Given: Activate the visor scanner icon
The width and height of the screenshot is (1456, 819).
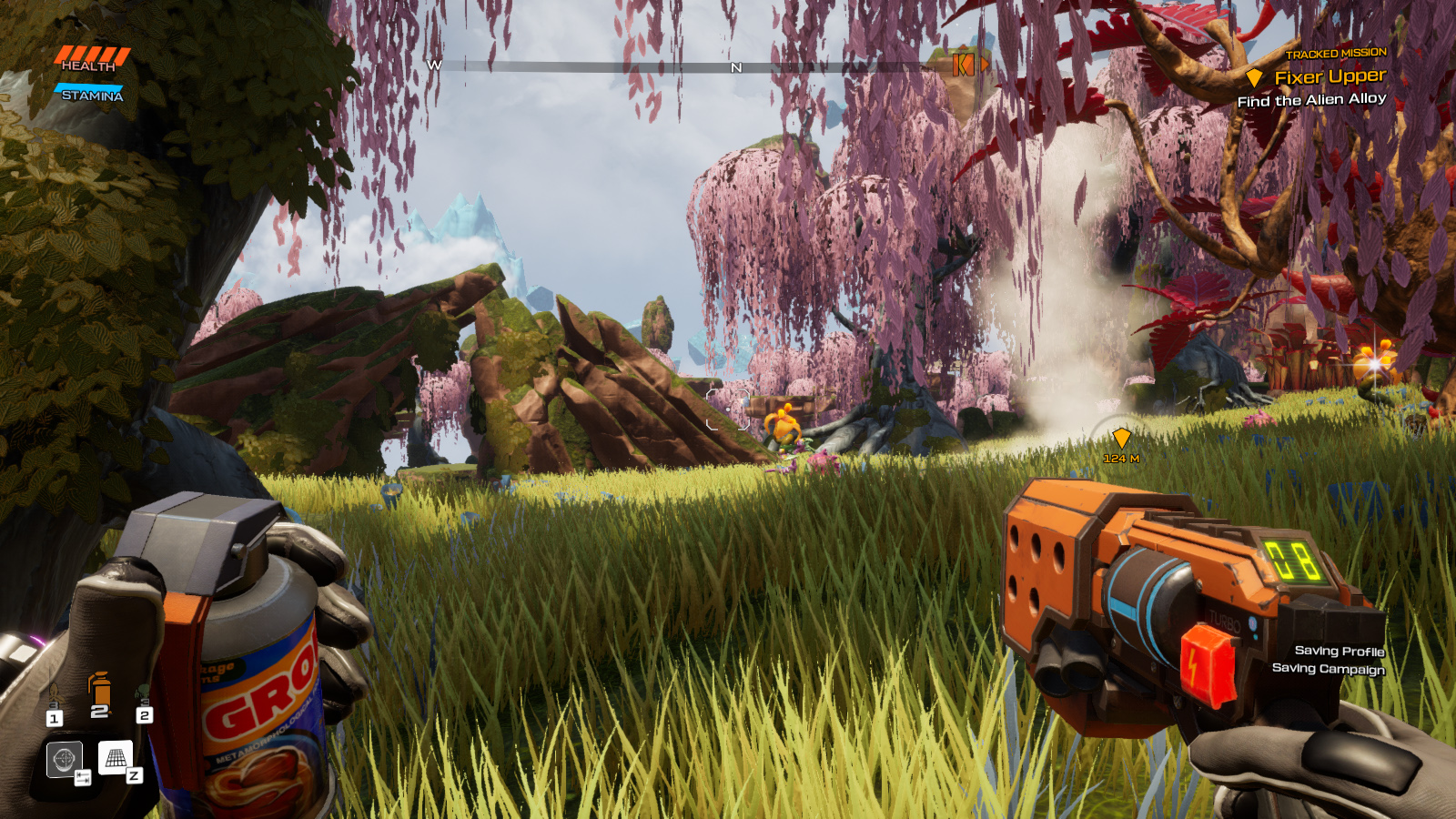Looking at the screenshot, I should pos(64,759).
